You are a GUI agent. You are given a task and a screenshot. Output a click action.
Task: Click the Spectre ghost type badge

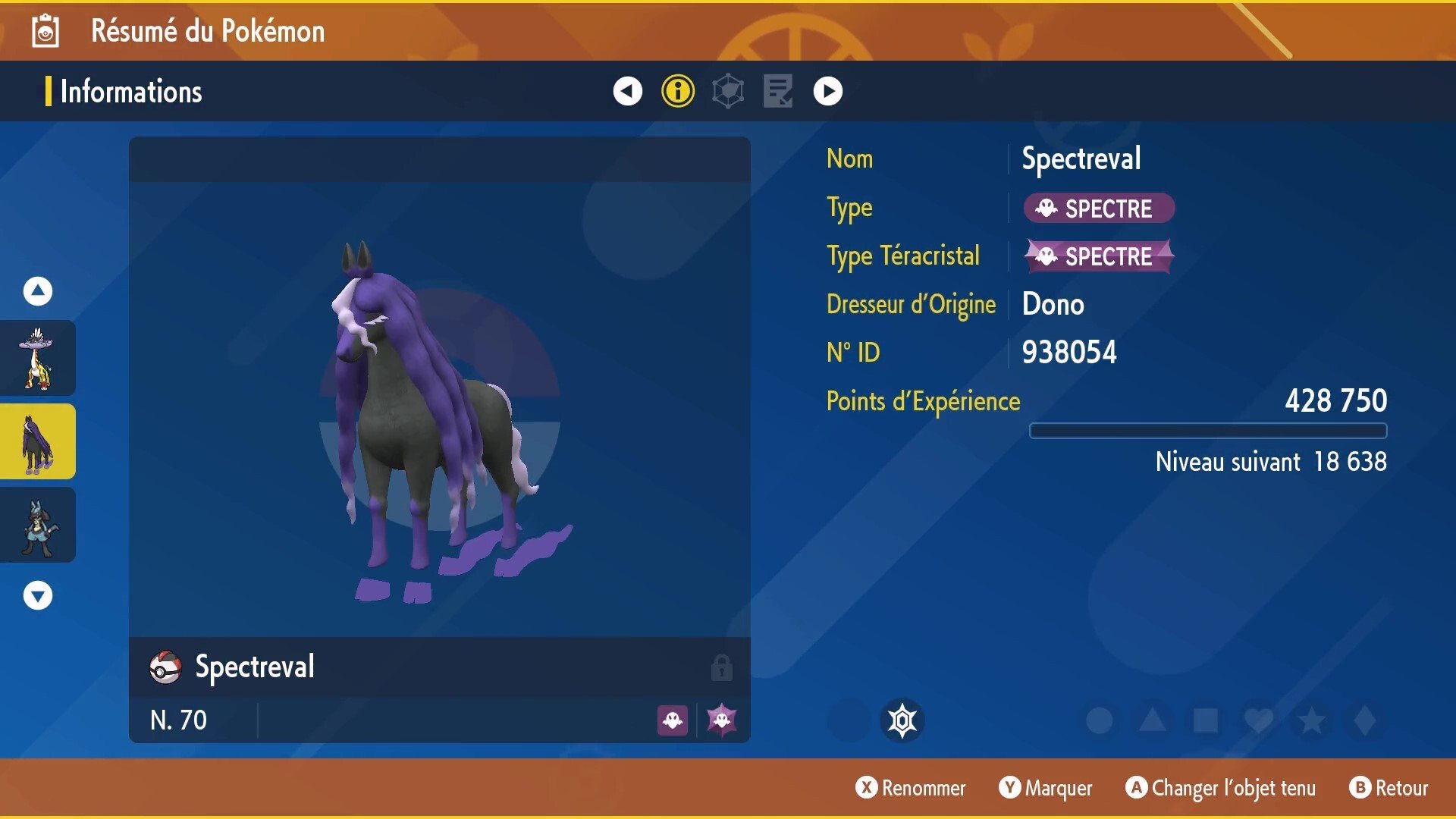point(1097,208)
